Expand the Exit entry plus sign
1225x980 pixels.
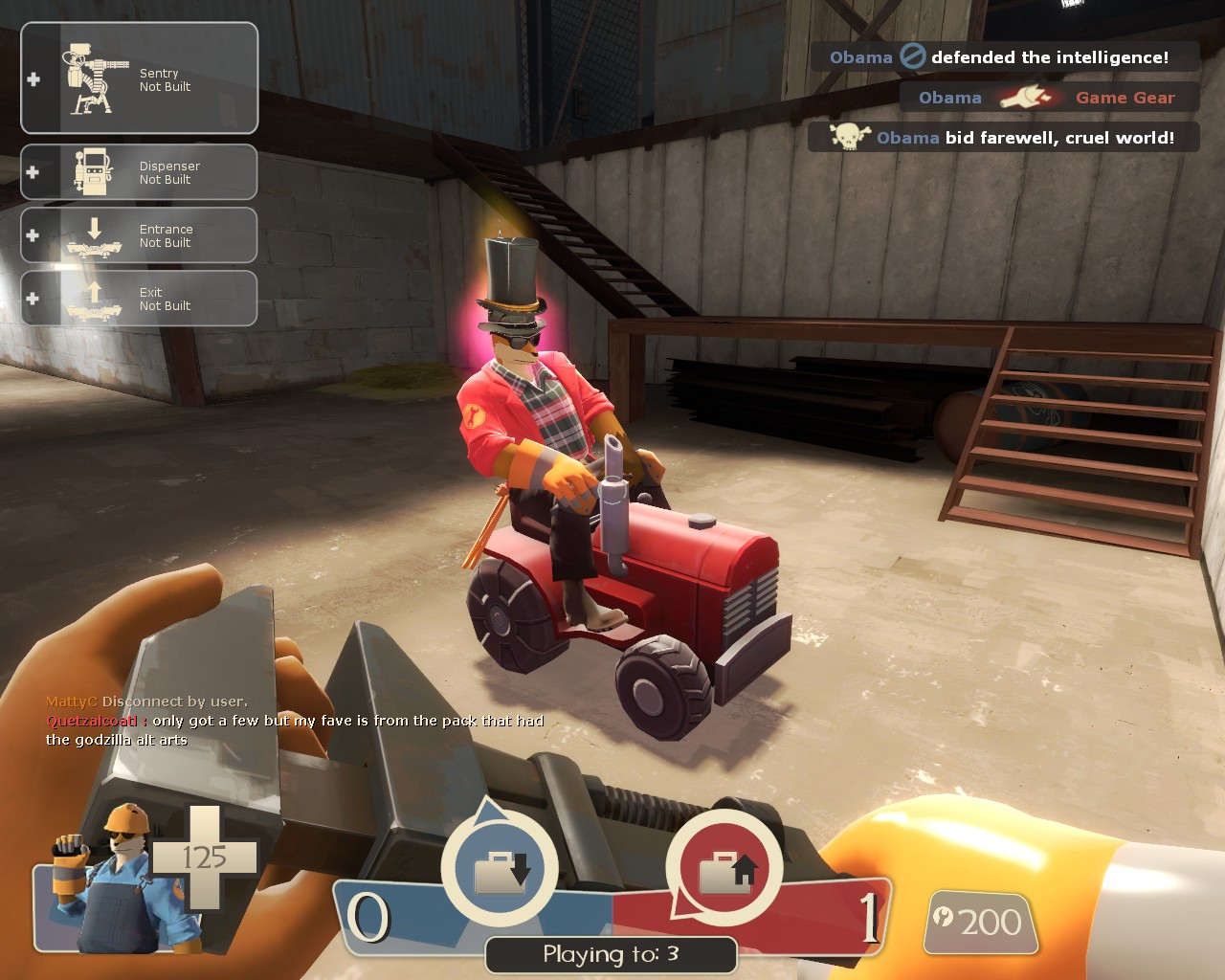(34, 297)
